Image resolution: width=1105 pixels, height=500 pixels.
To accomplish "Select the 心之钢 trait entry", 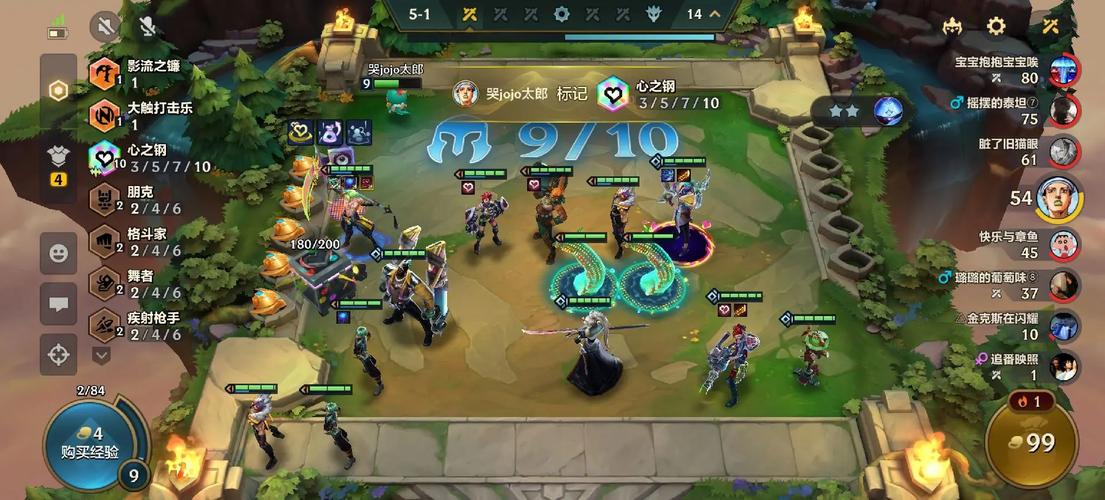I will pyautogui.click(x=150, y=157).
